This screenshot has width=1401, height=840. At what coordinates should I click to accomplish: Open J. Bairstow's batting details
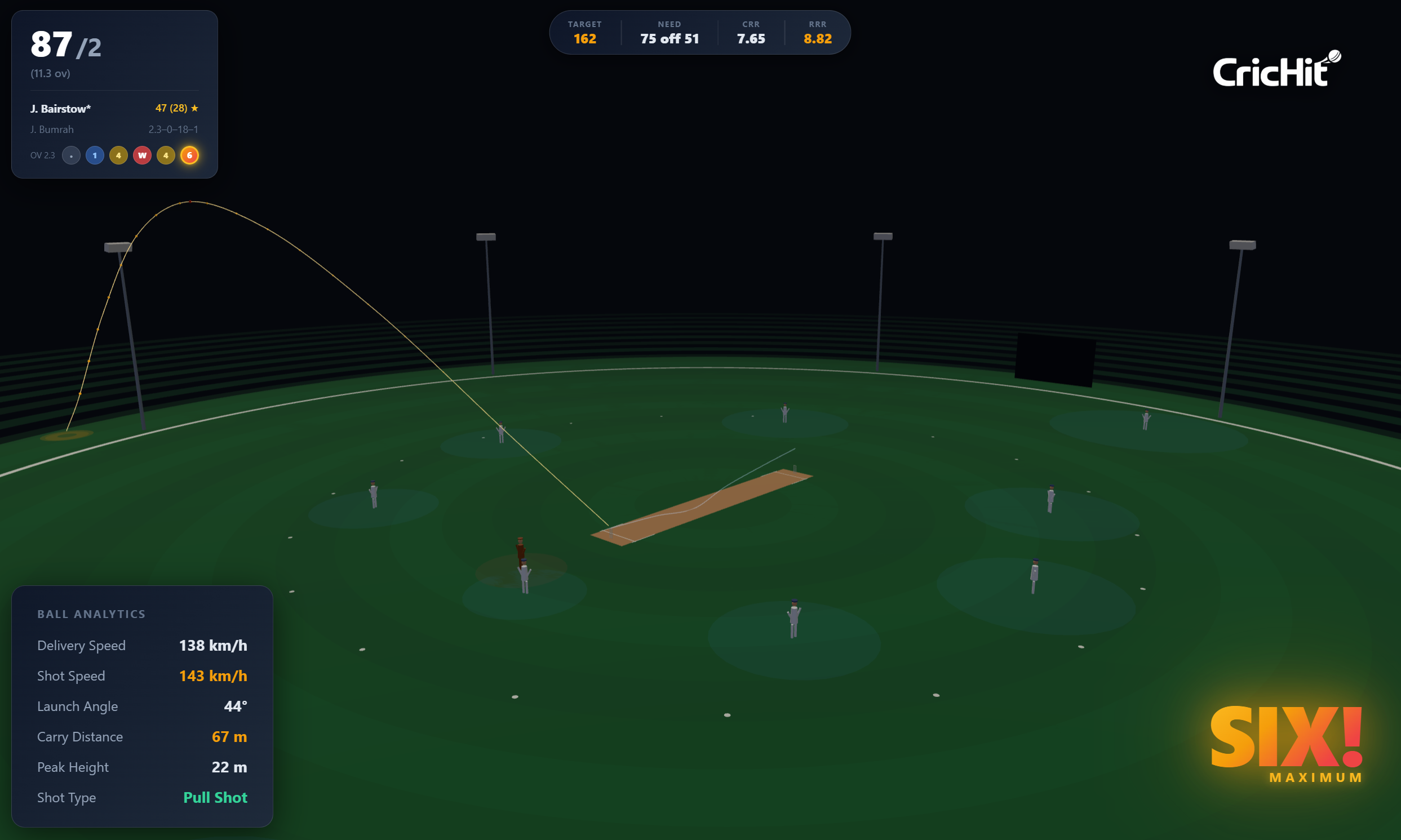click(x=60, y=108)
